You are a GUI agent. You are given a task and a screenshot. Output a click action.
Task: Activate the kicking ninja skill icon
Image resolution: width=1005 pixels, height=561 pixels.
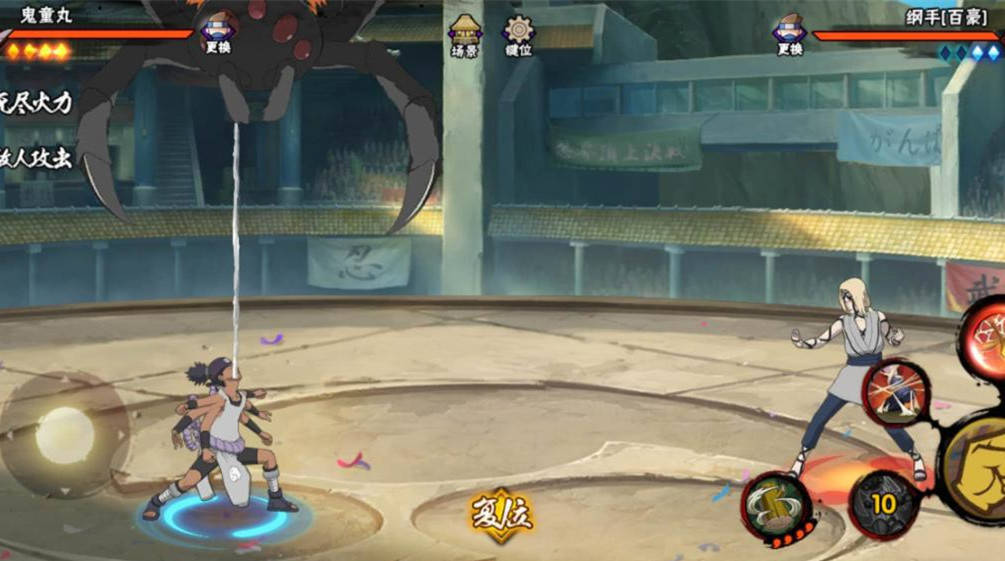tap(896, 392)
